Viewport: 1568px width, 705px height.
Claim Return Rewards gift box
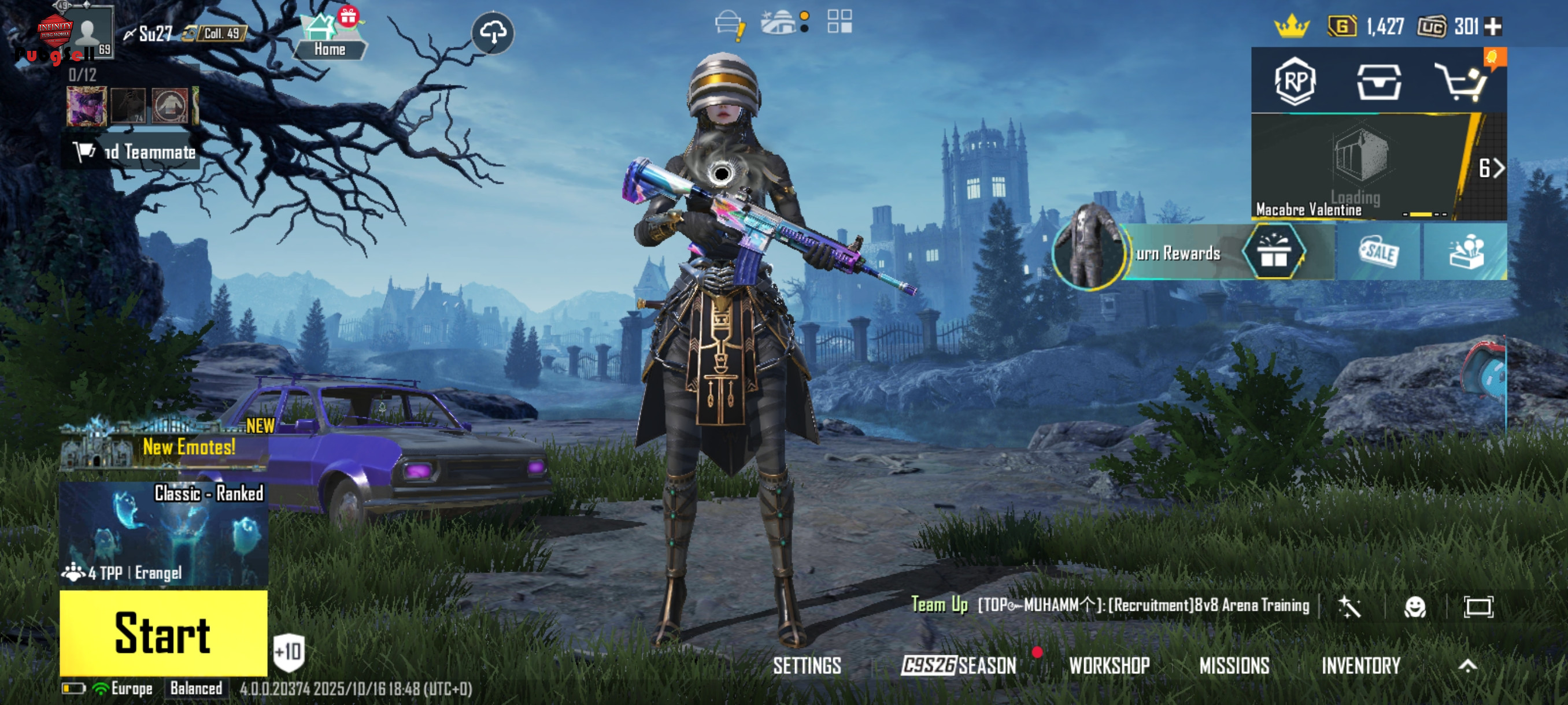pos(1273,252)
